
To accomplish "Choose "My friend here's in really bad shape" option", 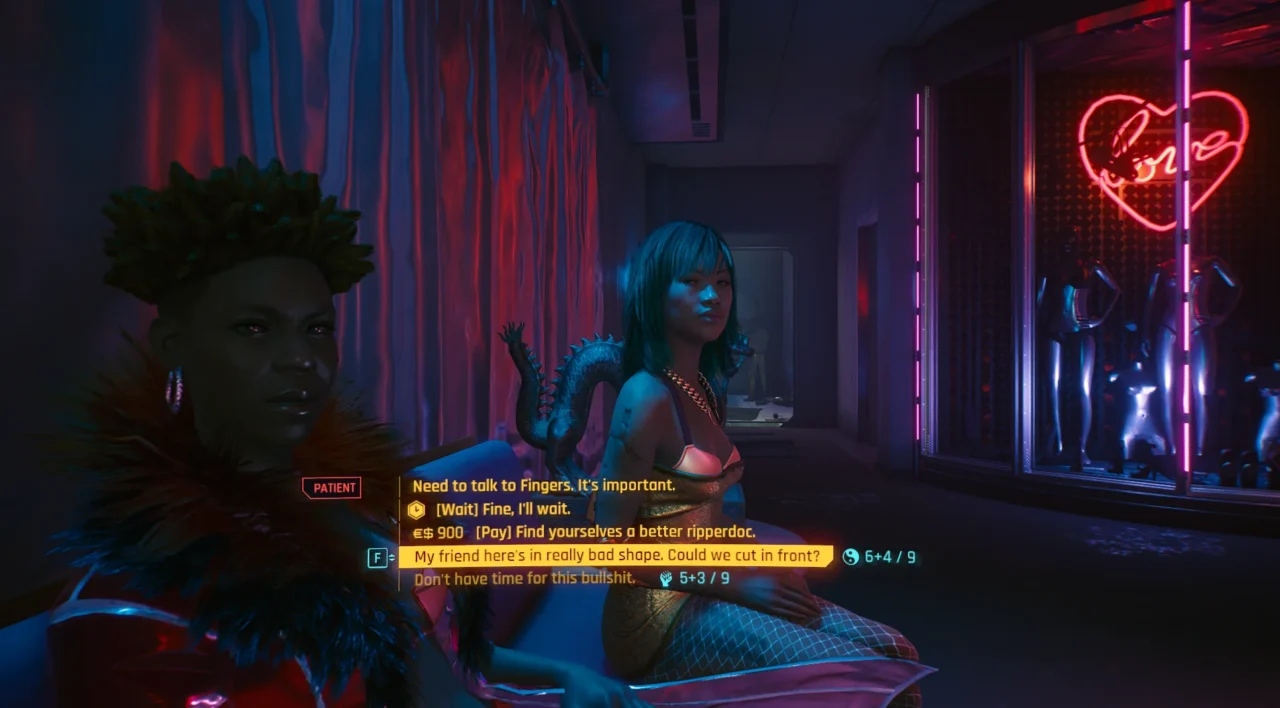I will pyautogui.click(x=615, y=556).
